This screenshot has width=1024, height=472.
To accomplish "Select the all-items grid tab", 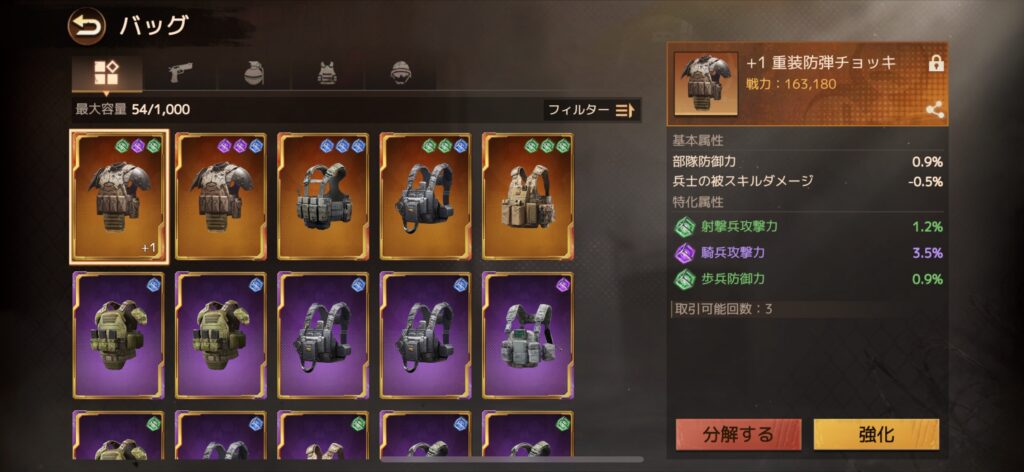I will point(106,73).
